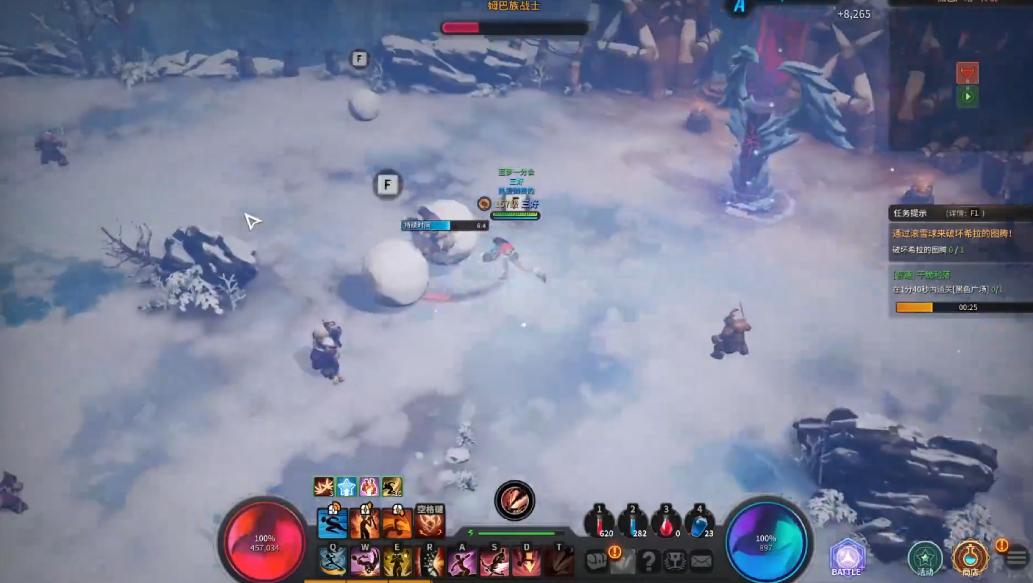Open the trophy achievements icon
Viewport: 1033px width, 583px height.
pos(675,561)
